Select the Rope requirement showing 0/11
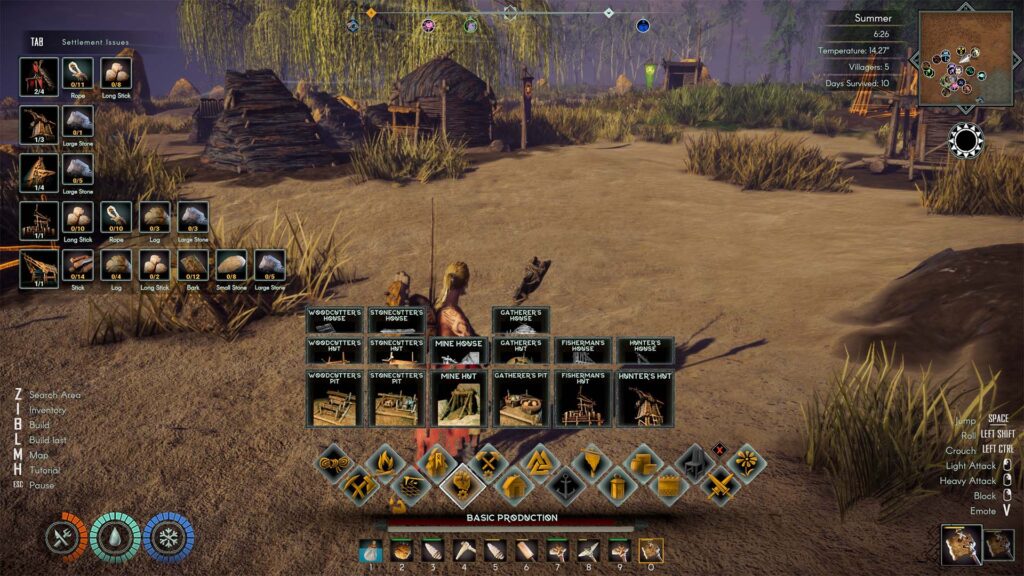This screenshot has height=576, width=1024. [78, 73]
